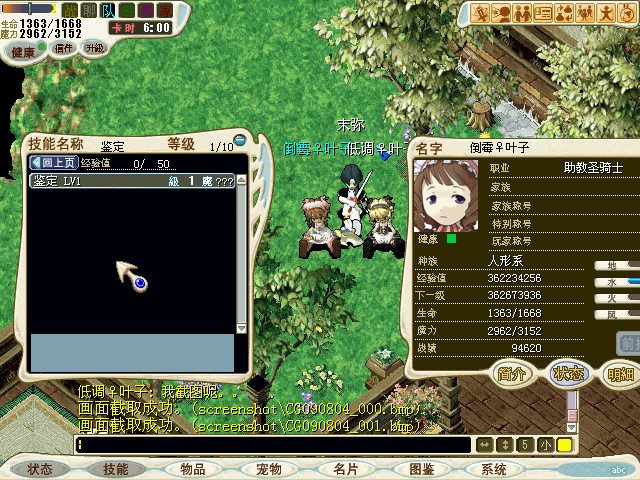Click the 健康 health button
640x480 pixels.
tap(24, 50)
